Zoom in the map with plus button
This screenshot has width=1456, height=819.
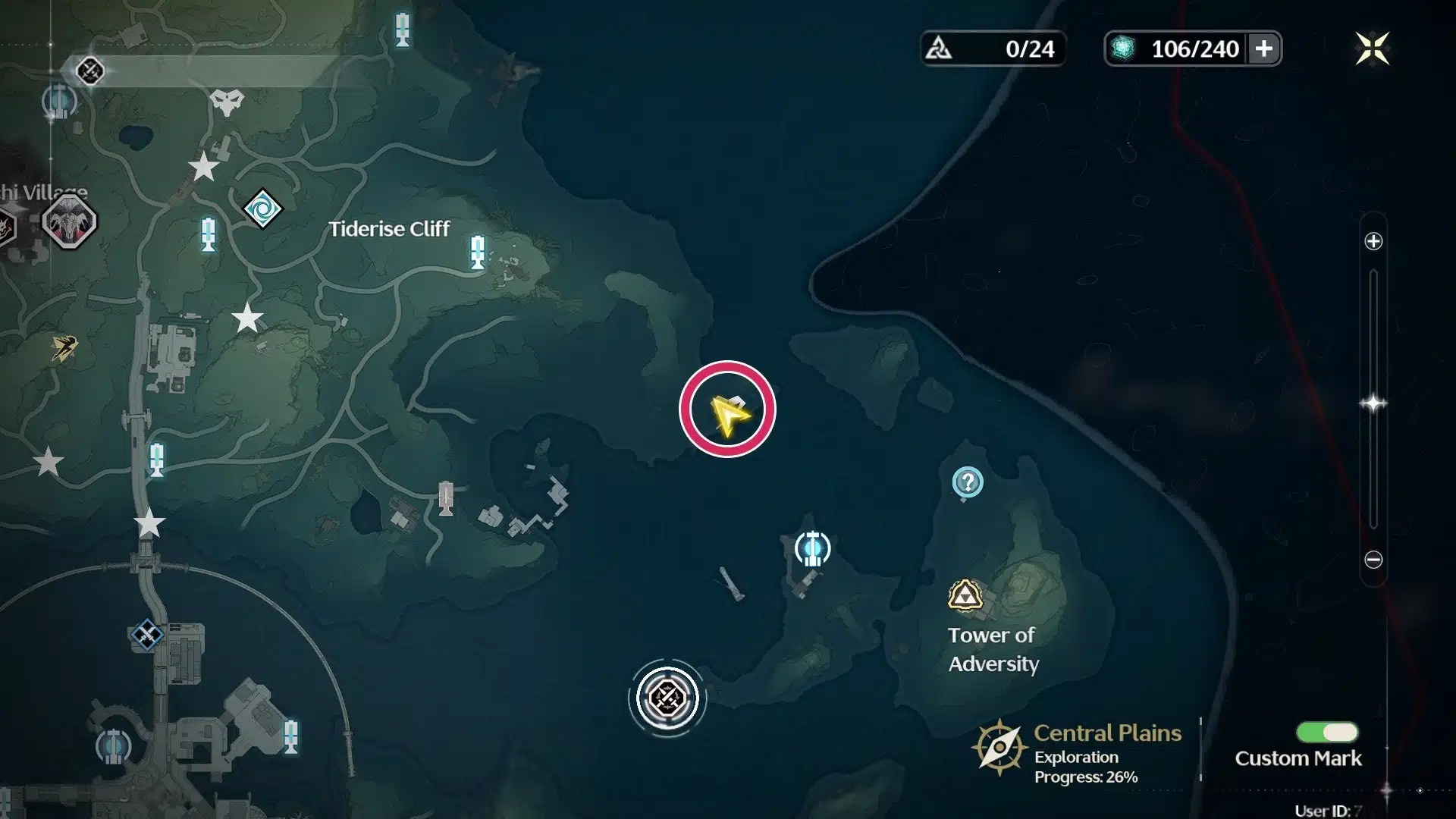click(1373, 242)
